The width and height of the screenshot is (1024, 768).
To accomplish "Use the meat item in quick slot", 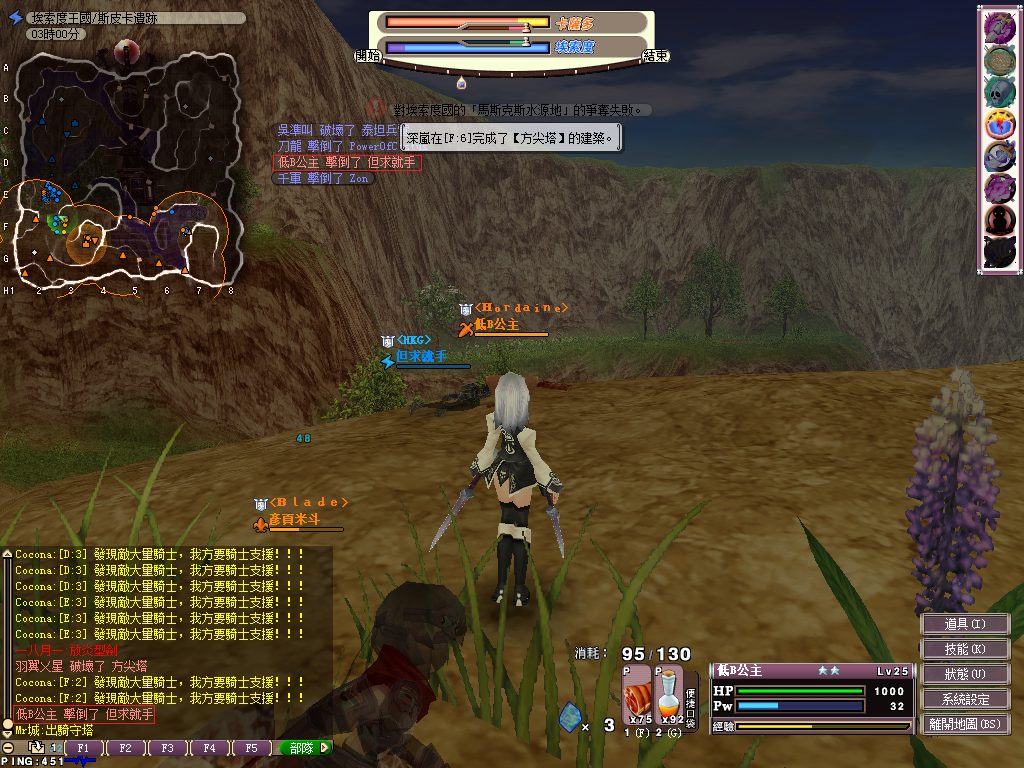I will pyautogui.click(x=637, y=694).
